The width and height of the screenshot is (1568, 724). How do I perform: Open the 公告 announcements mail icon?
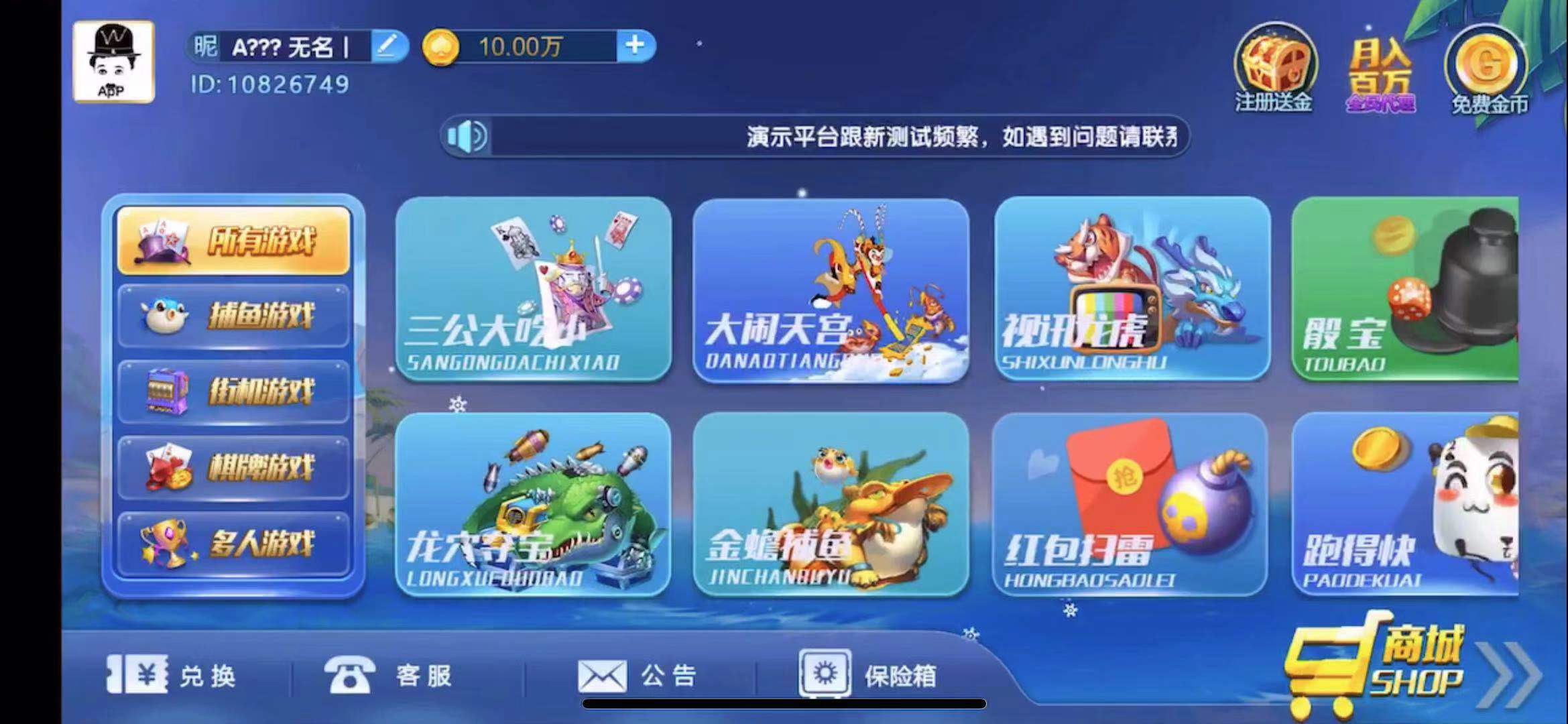coord(603,676)
